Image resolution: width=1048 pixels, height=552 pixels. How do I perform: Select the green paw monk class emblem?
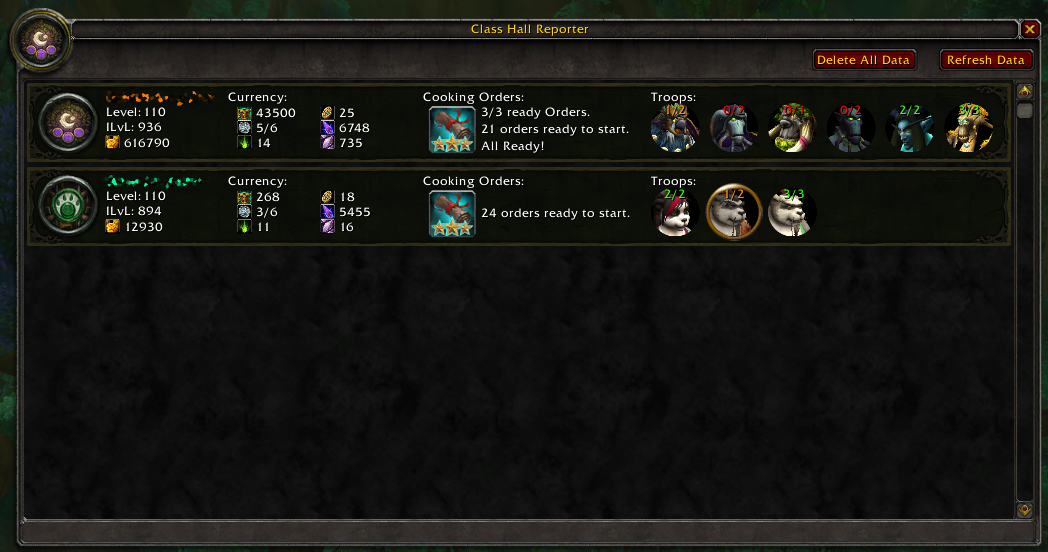tap(67, 208)
